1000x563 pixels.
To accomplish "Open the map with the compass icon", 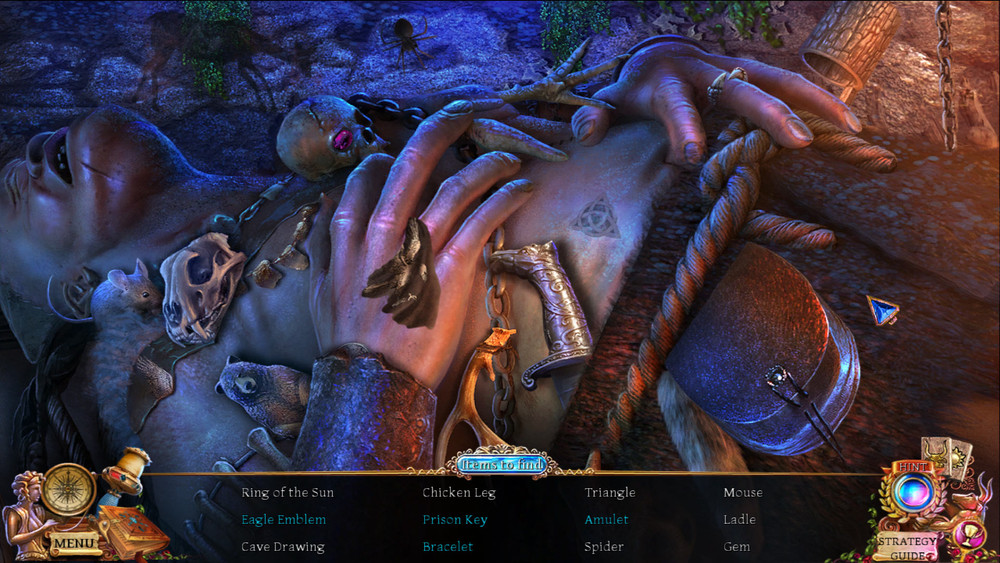I will (x=69, y=489).
